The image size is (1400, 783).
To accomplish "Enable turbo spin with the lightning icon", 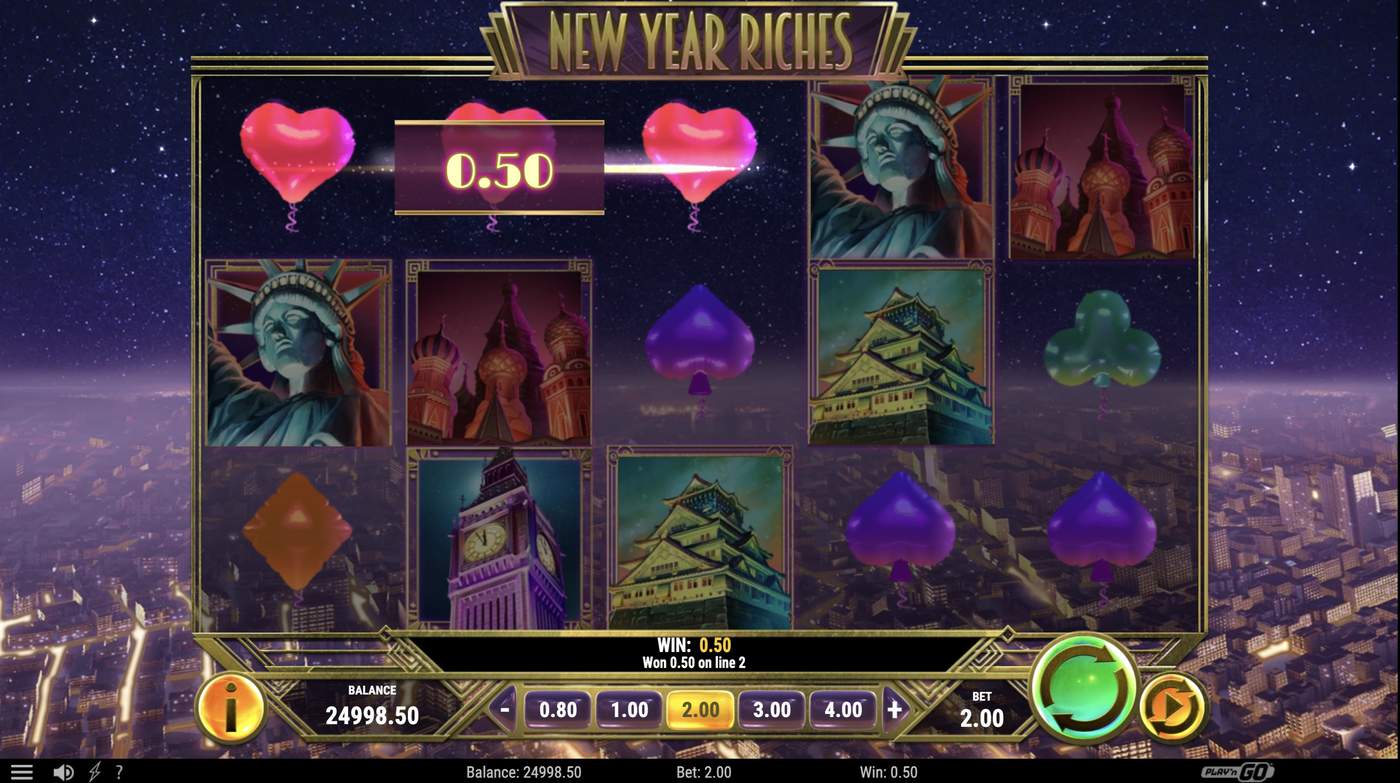I will (95, 770).
